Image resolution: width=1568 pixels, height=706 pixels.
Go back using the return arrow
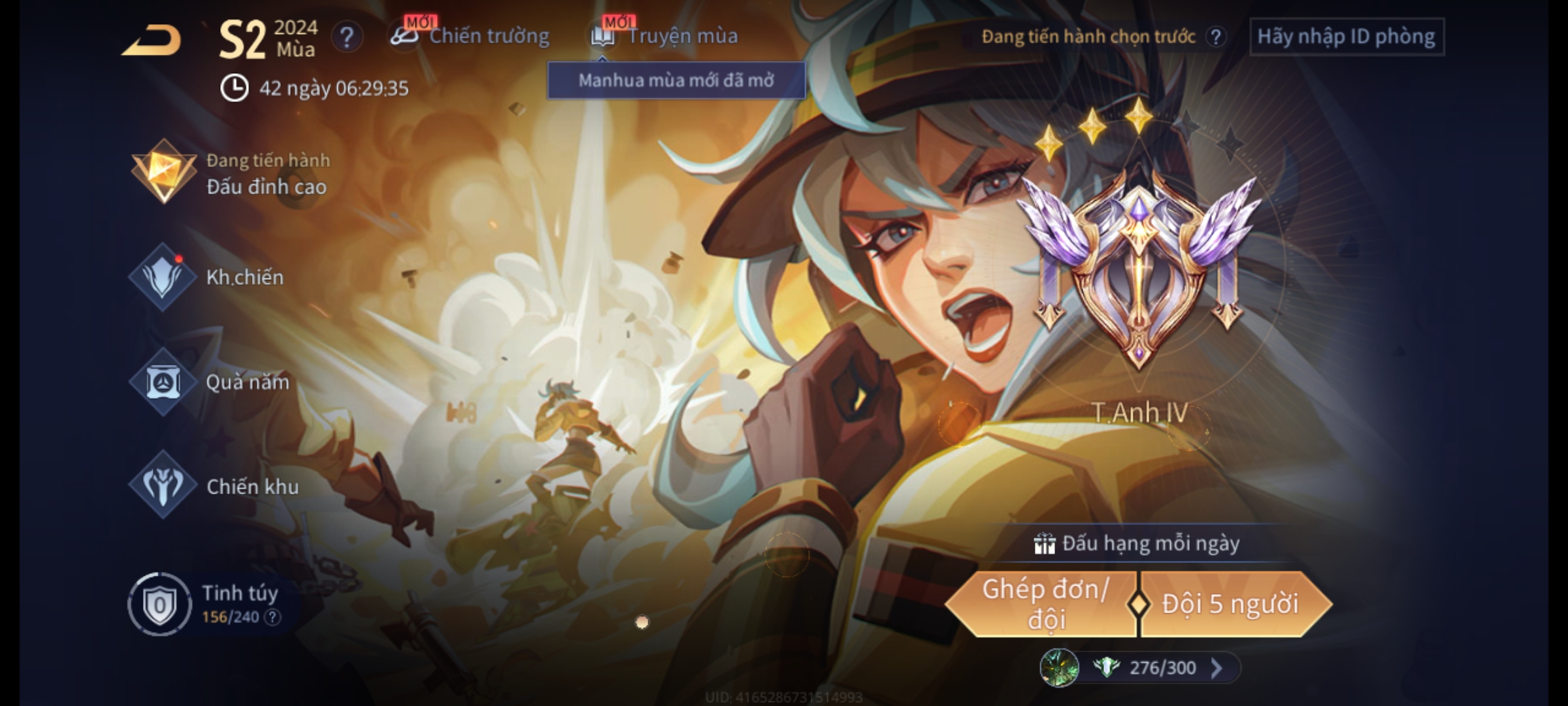coord(152,41)
